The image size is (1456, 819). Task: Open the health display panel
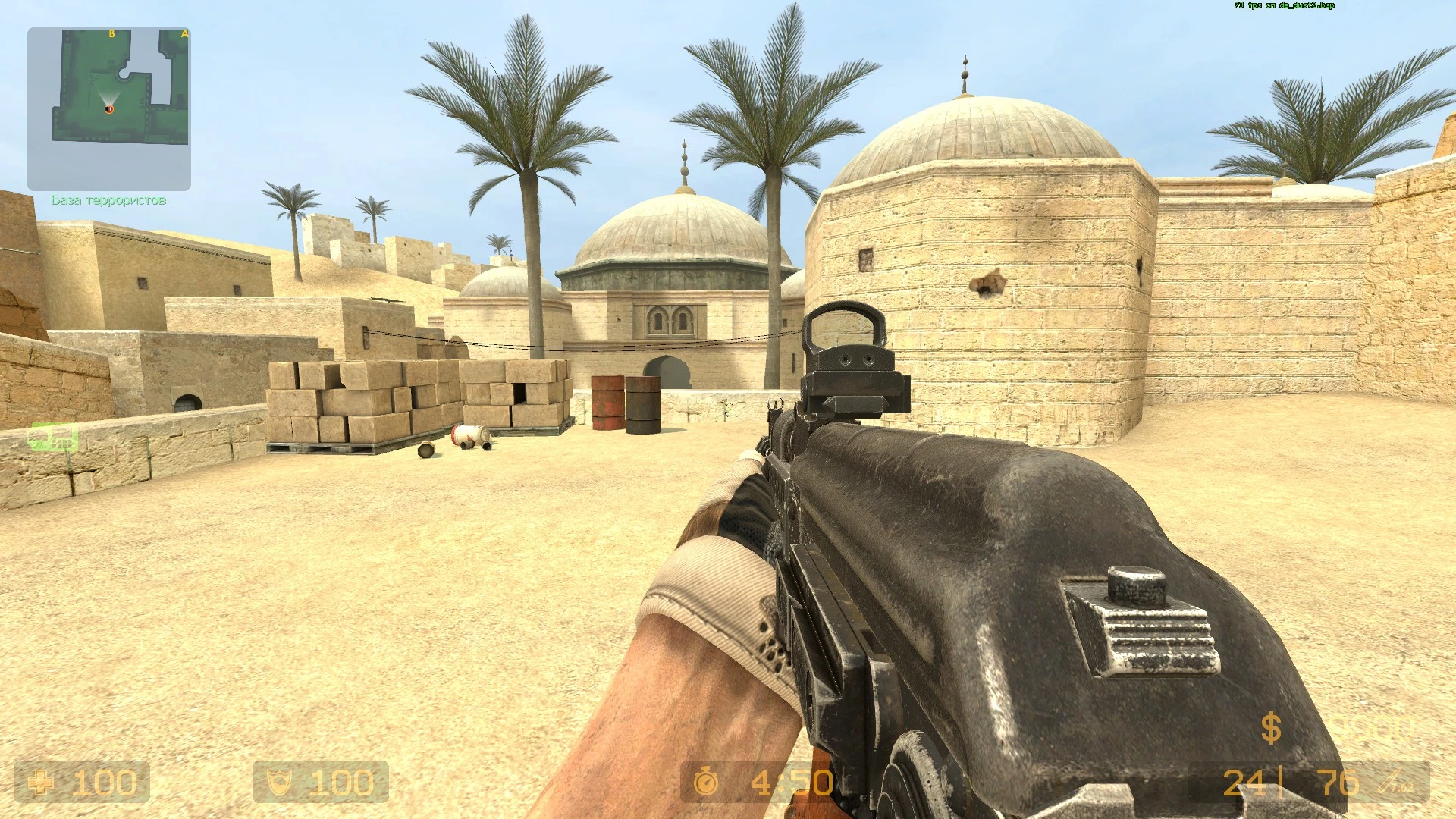(83, 782)
